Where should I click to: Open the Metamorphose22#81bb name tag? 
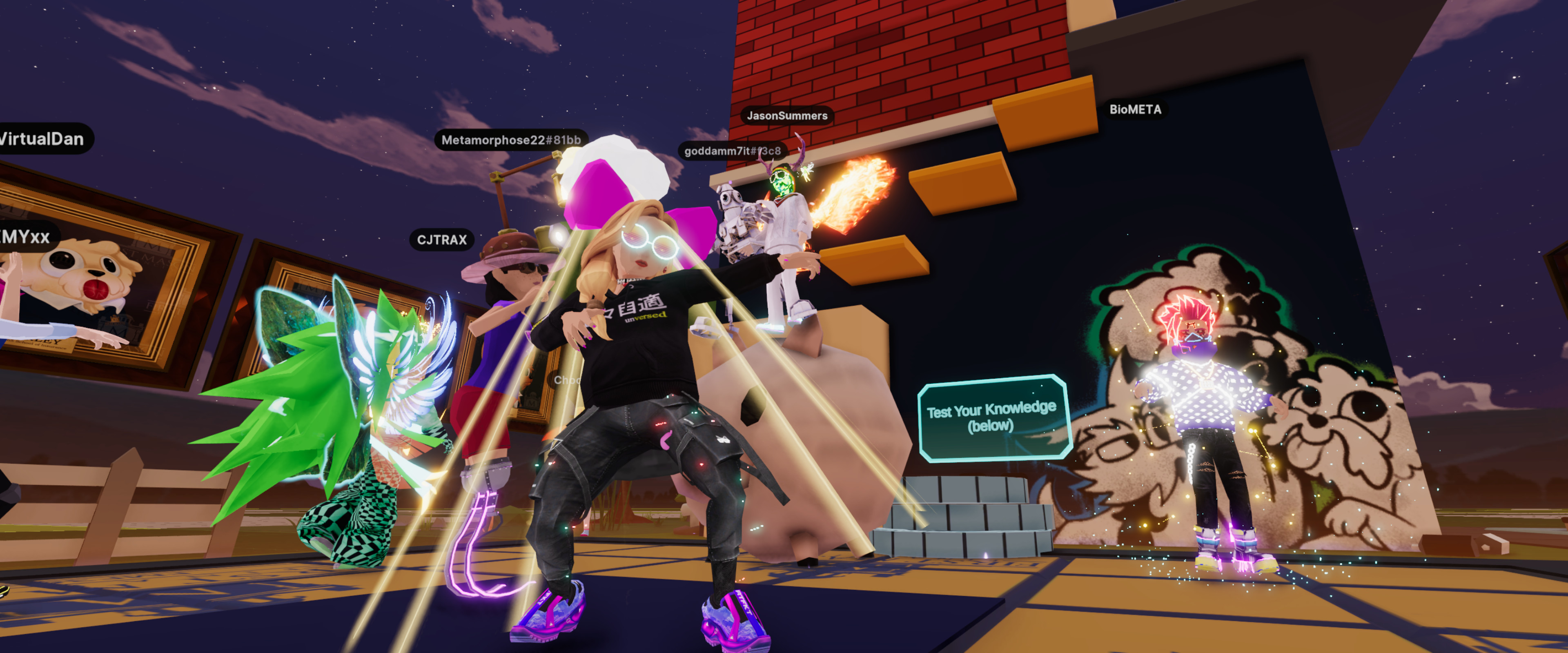point(511,140)
